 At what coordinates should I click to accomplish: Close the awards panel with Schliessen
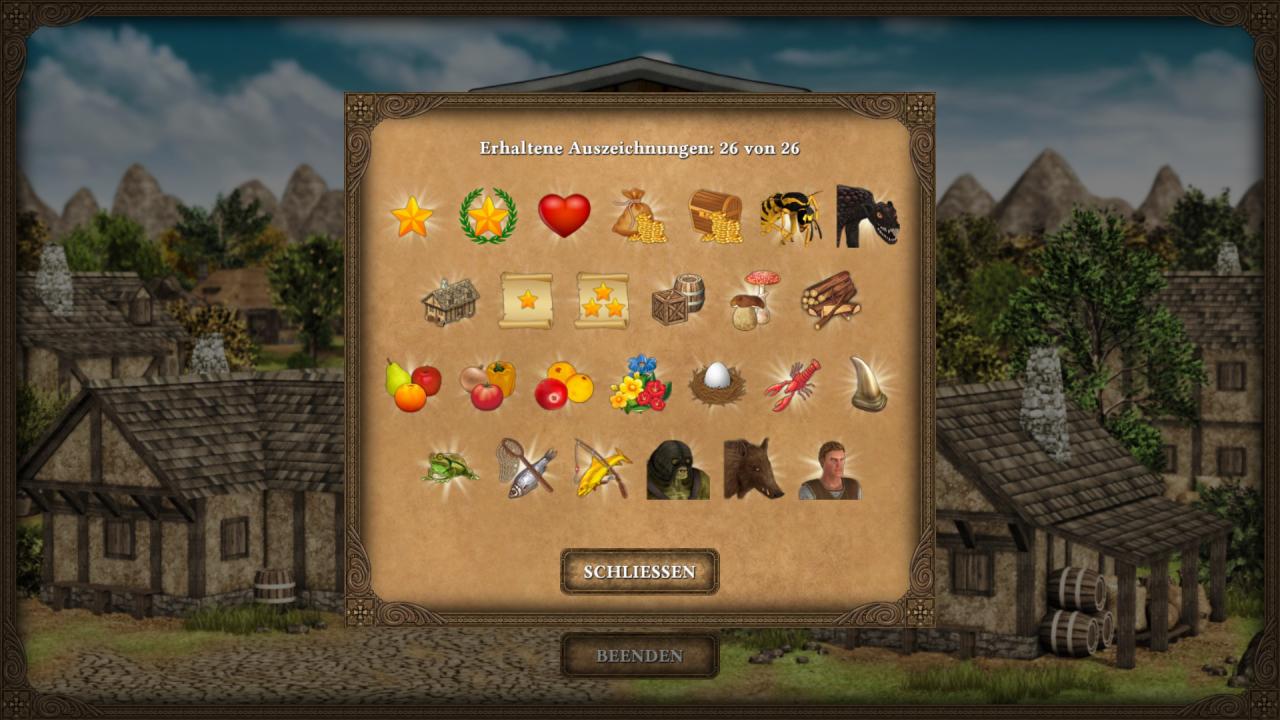tap(639, 572)
